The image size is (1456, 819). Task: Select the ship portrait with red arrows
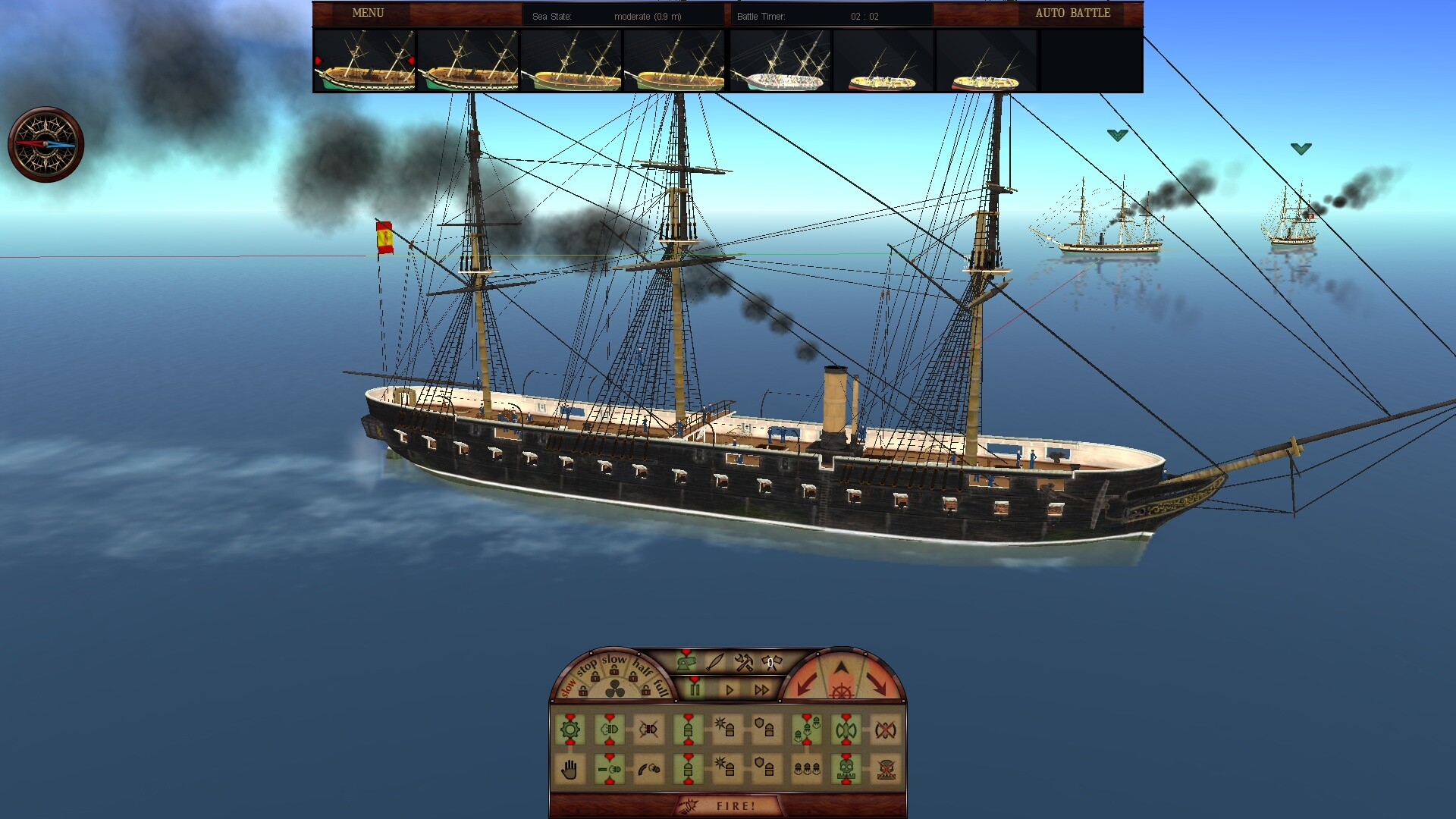365,61
